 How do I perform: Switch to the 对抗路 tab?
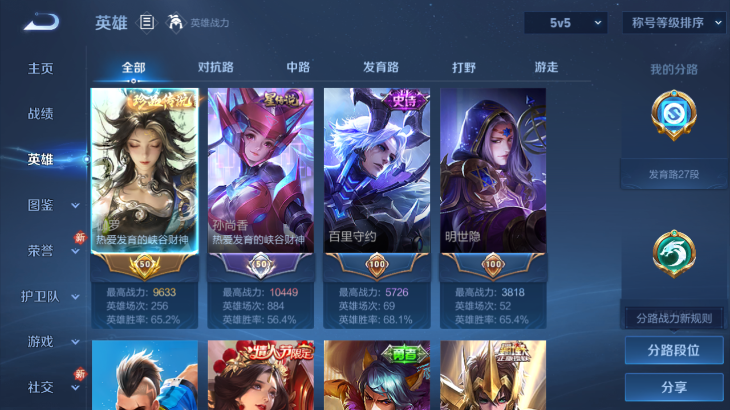click(x=216, y=67)
